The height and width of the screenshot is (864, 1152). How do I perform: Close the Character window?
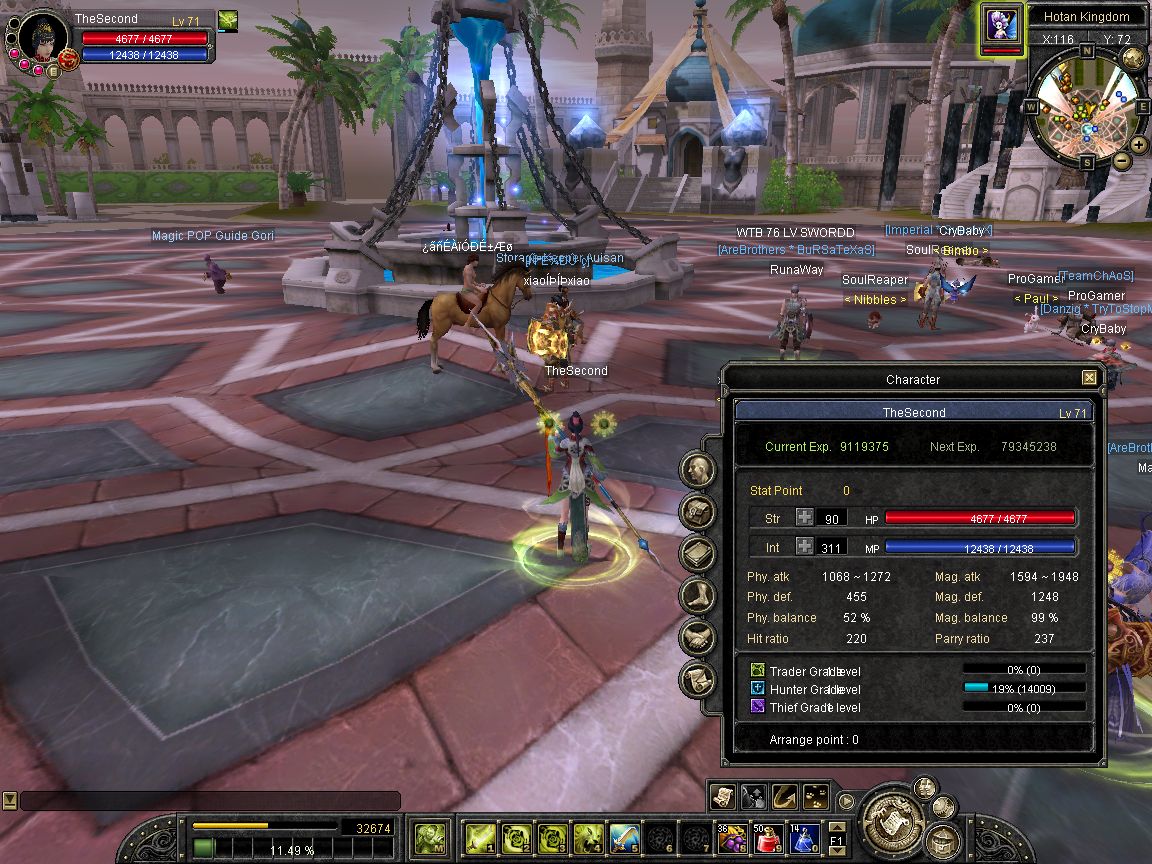tap(1089, 378)
